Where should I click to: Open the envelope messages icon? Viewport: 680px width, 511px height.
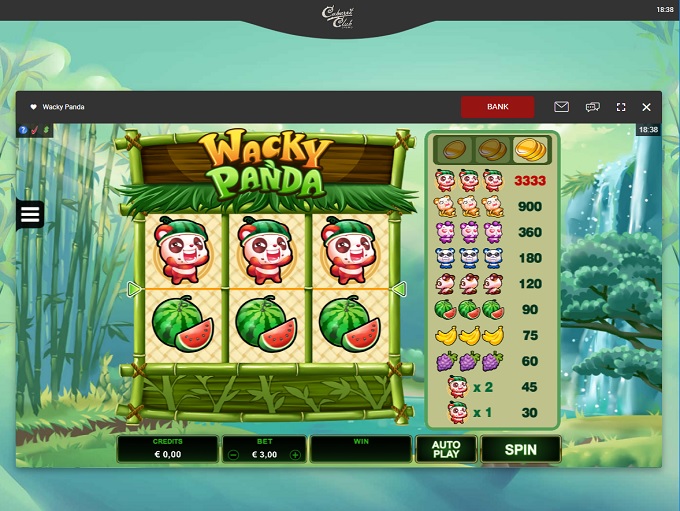(x=561, y=106)
